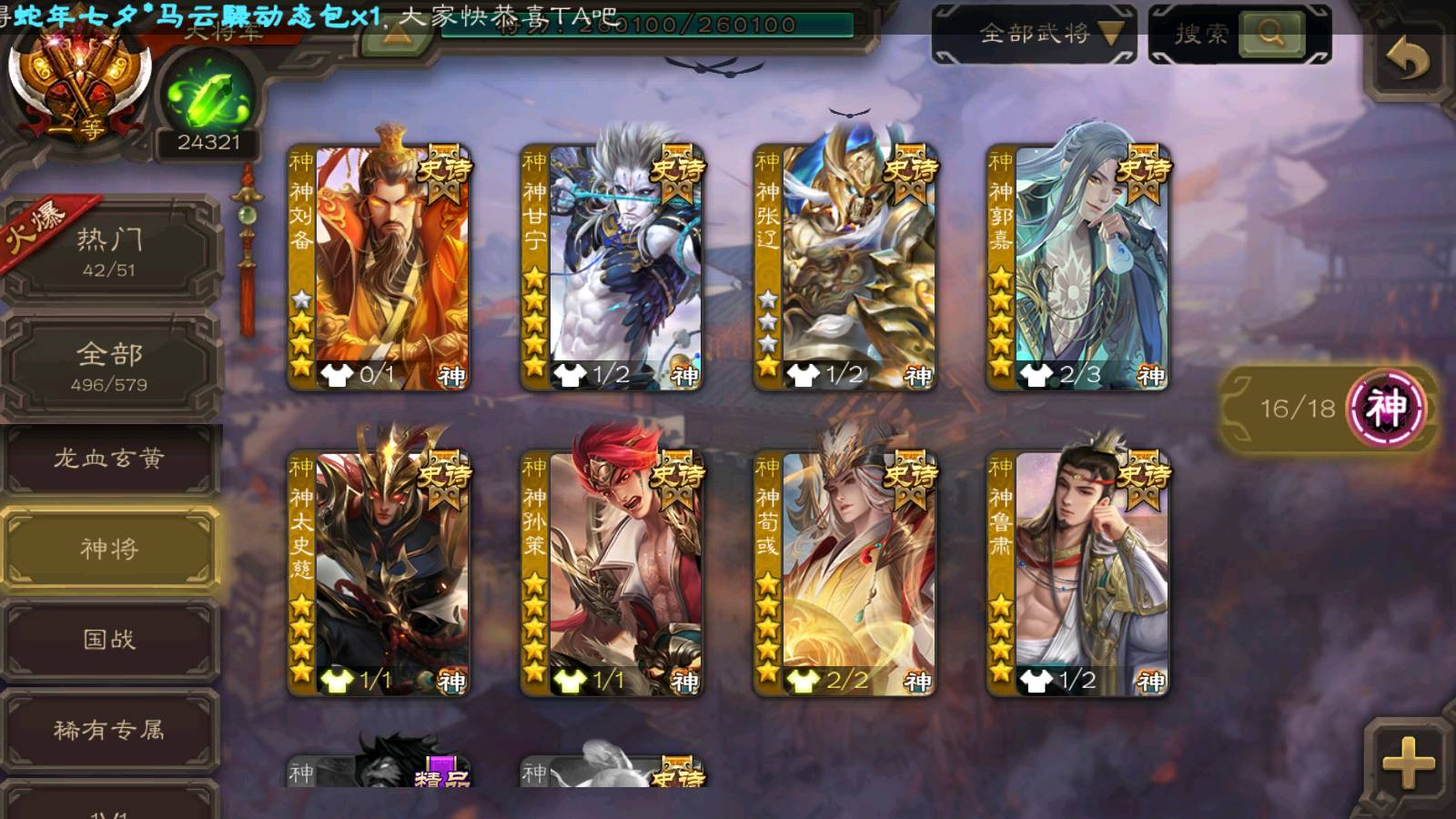Open the 神鲁肃 general card

tap(1077, 574)
